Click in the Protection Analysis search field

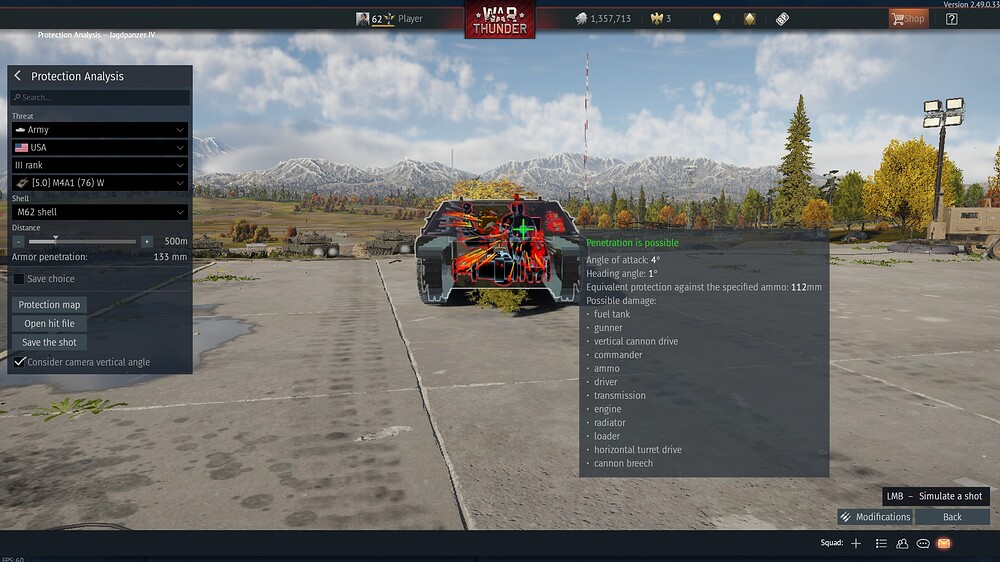[x=99, y=97]
